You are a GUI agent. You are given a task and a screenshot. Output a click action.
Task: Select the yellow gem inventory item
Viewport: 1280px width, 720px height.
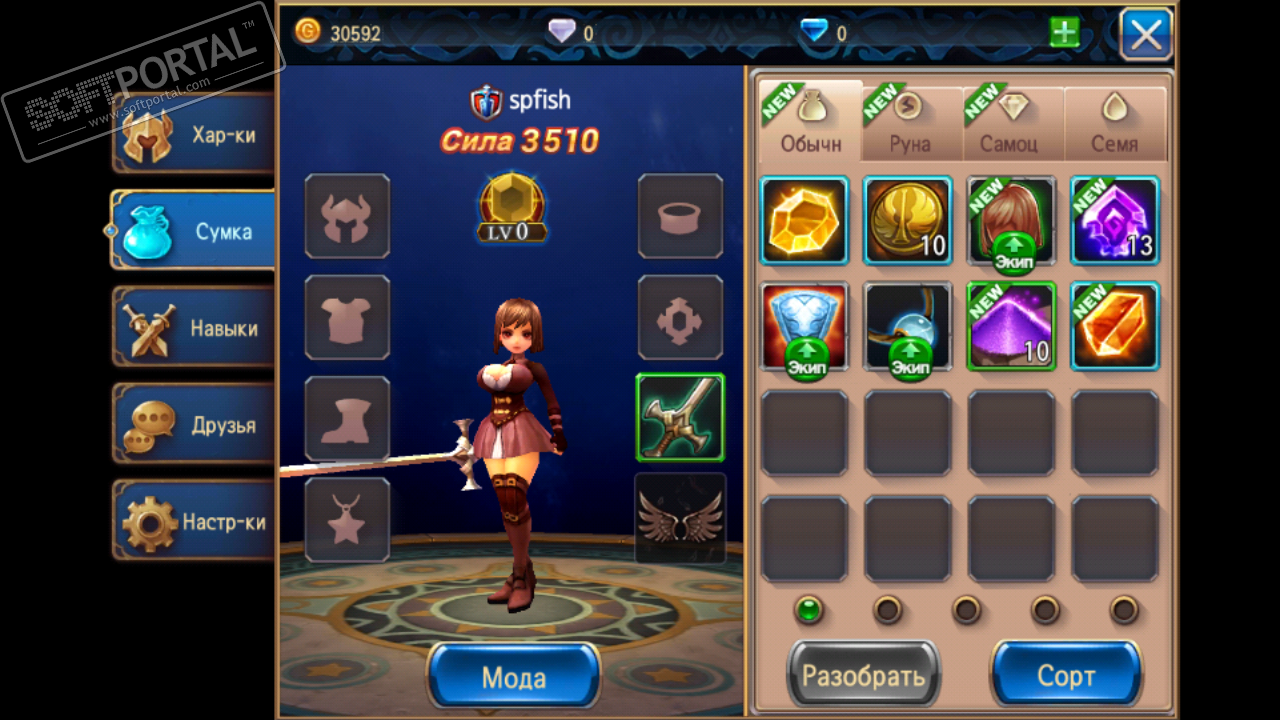tap(805, 220)
